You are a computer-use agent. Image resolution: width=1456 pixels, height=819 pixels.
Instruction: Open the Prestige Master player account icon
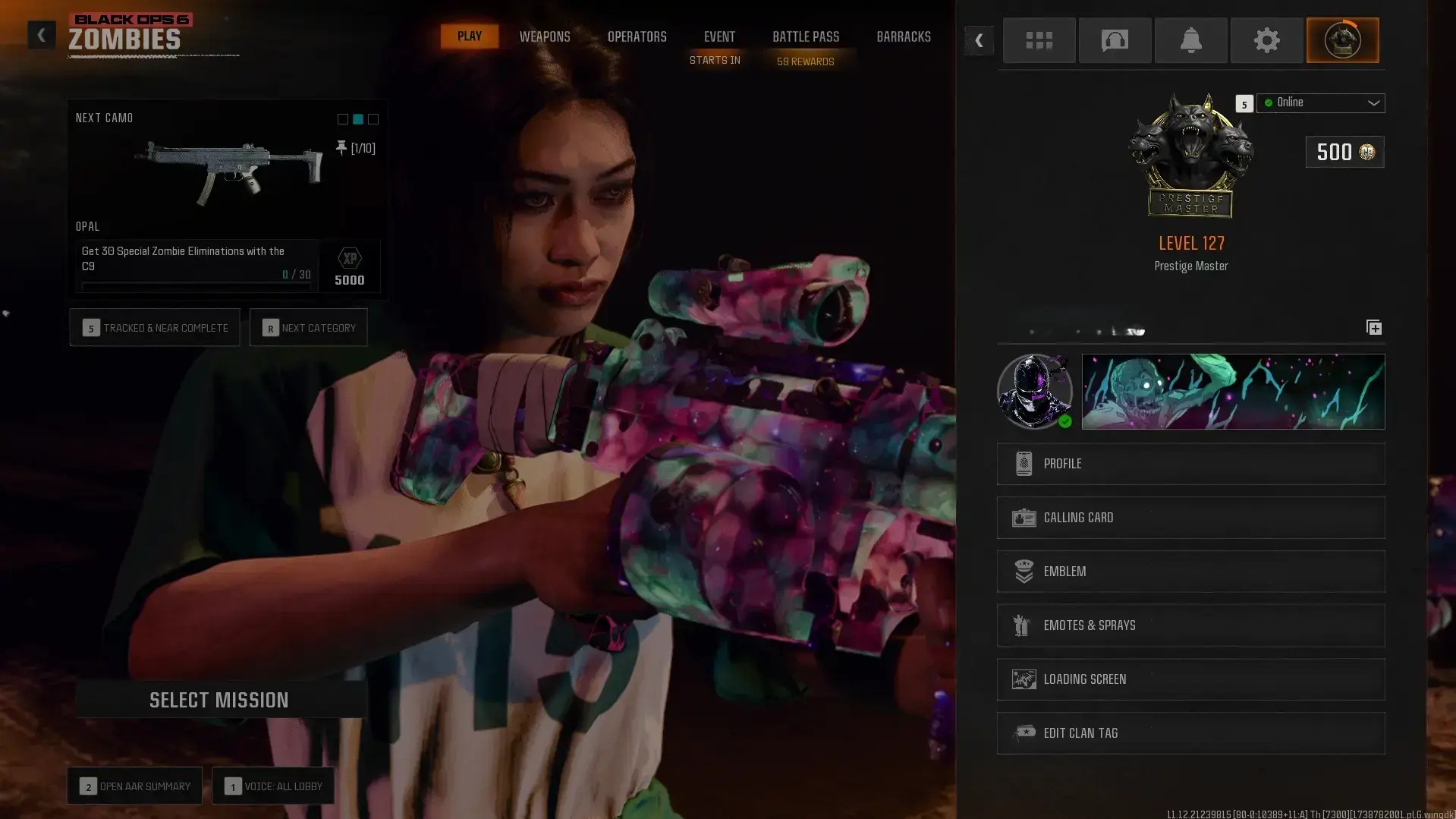click(x=1342, y=40)
